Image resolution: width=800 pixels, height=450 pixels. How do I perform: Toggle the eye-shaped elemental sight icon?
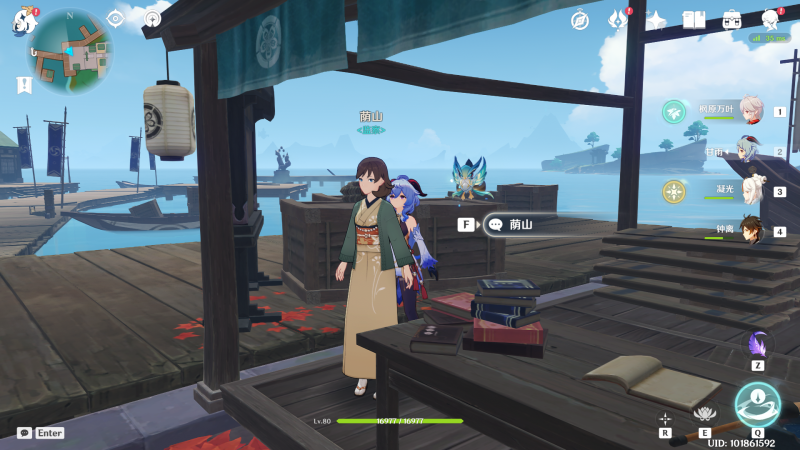point(115,18)
